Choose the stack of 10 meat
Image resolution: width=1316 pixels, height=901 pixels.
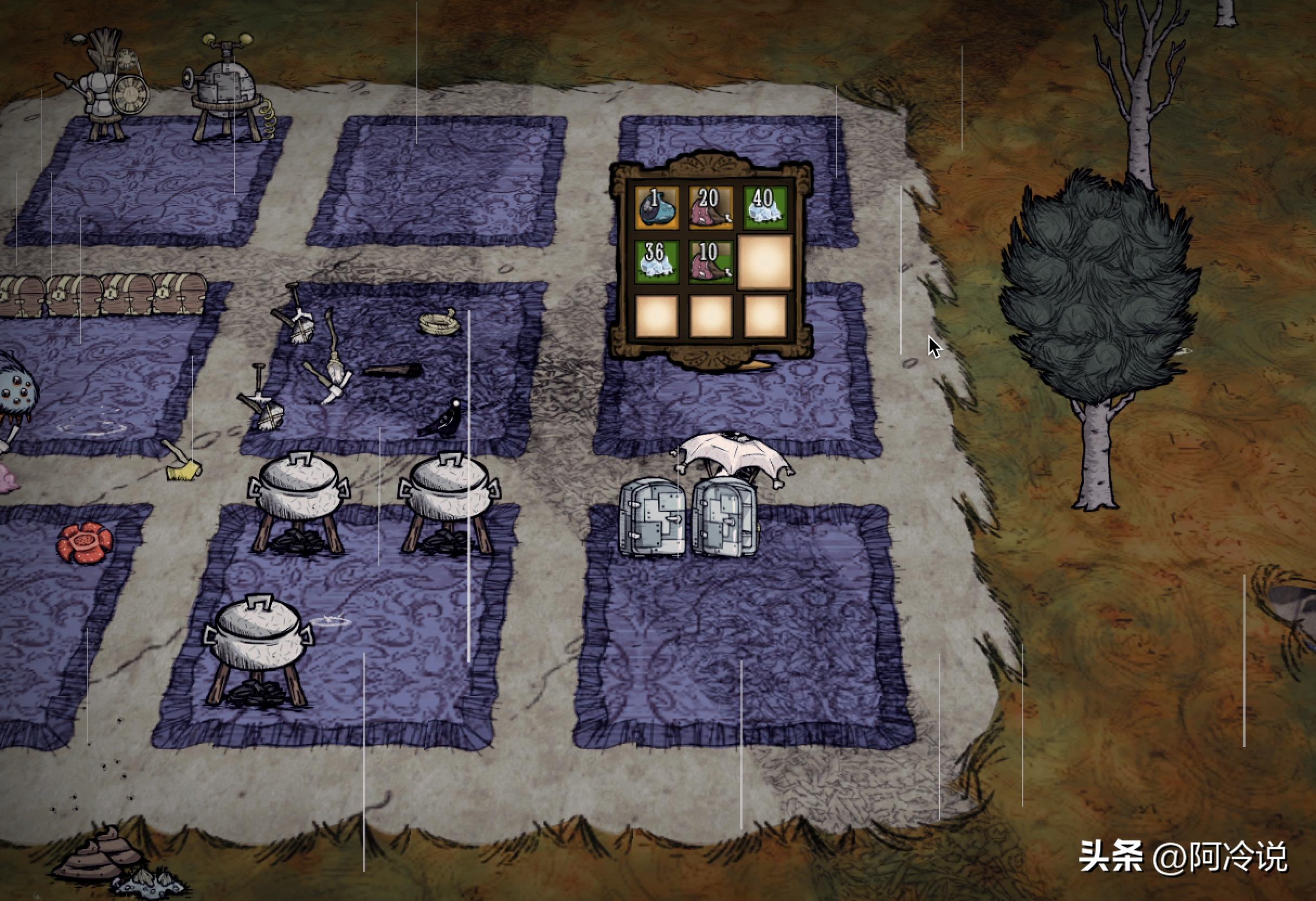point(711,262)
